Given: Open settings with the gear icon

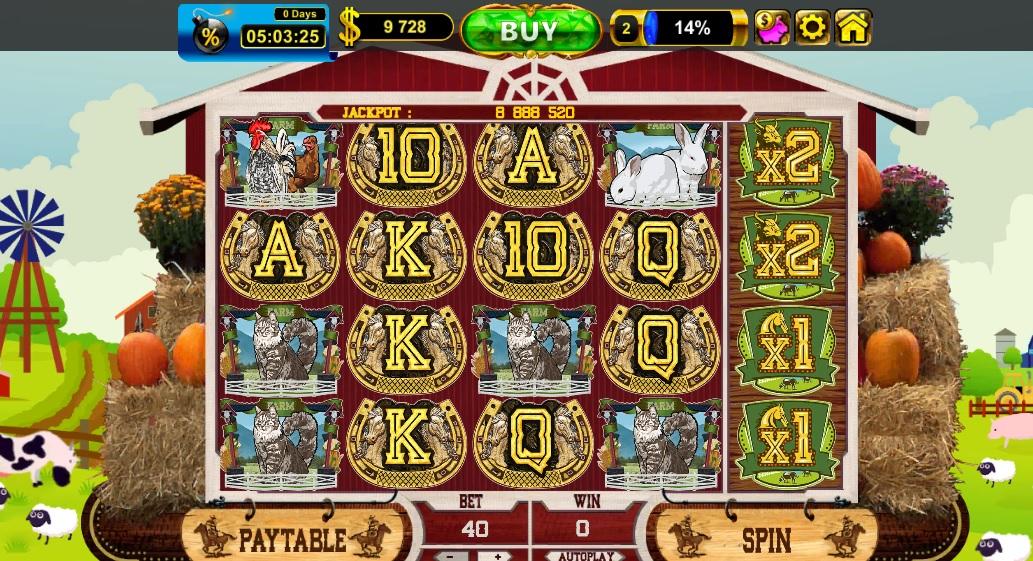Looking at the screenshot, I should tap(812, 28).
